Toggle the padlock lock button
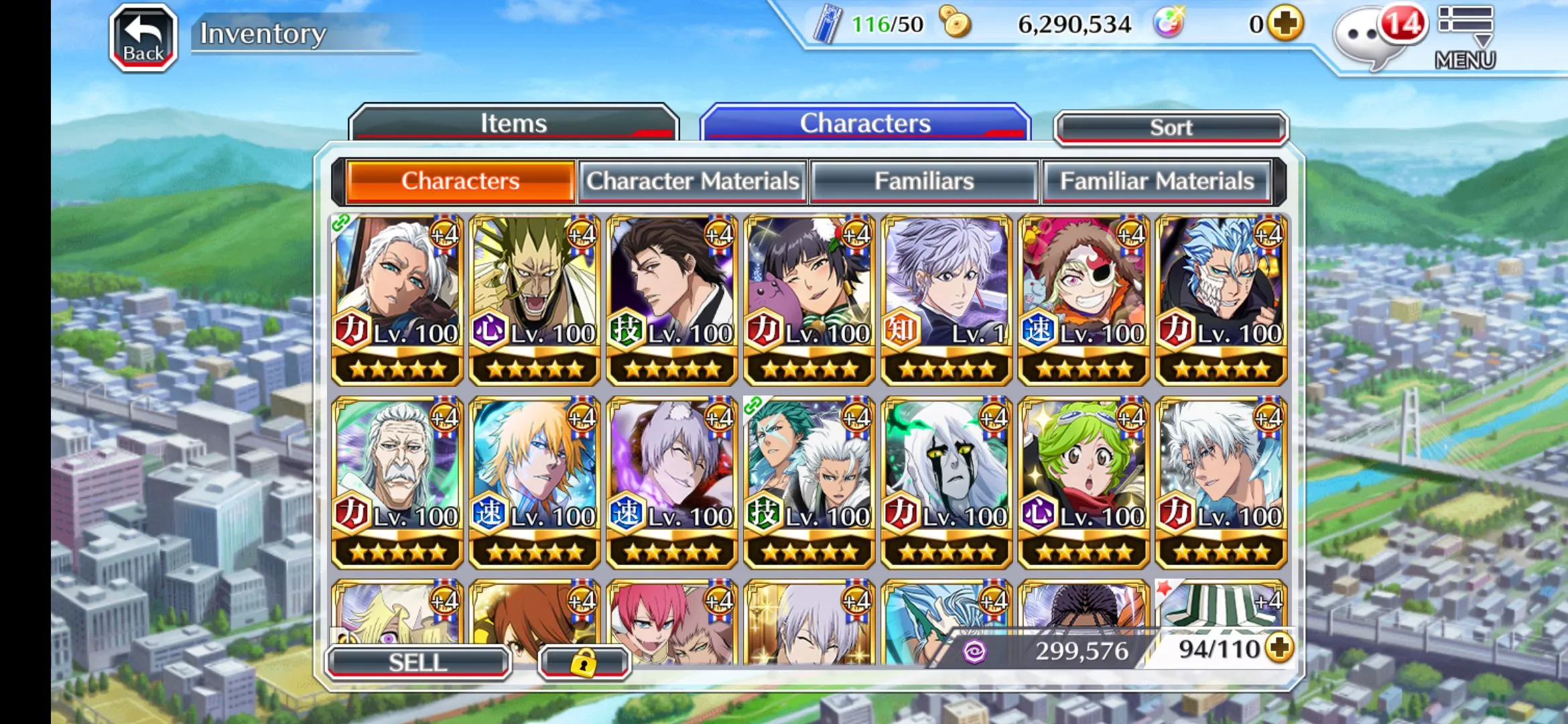Screen dimensions: 1568x724 (584, 662)
